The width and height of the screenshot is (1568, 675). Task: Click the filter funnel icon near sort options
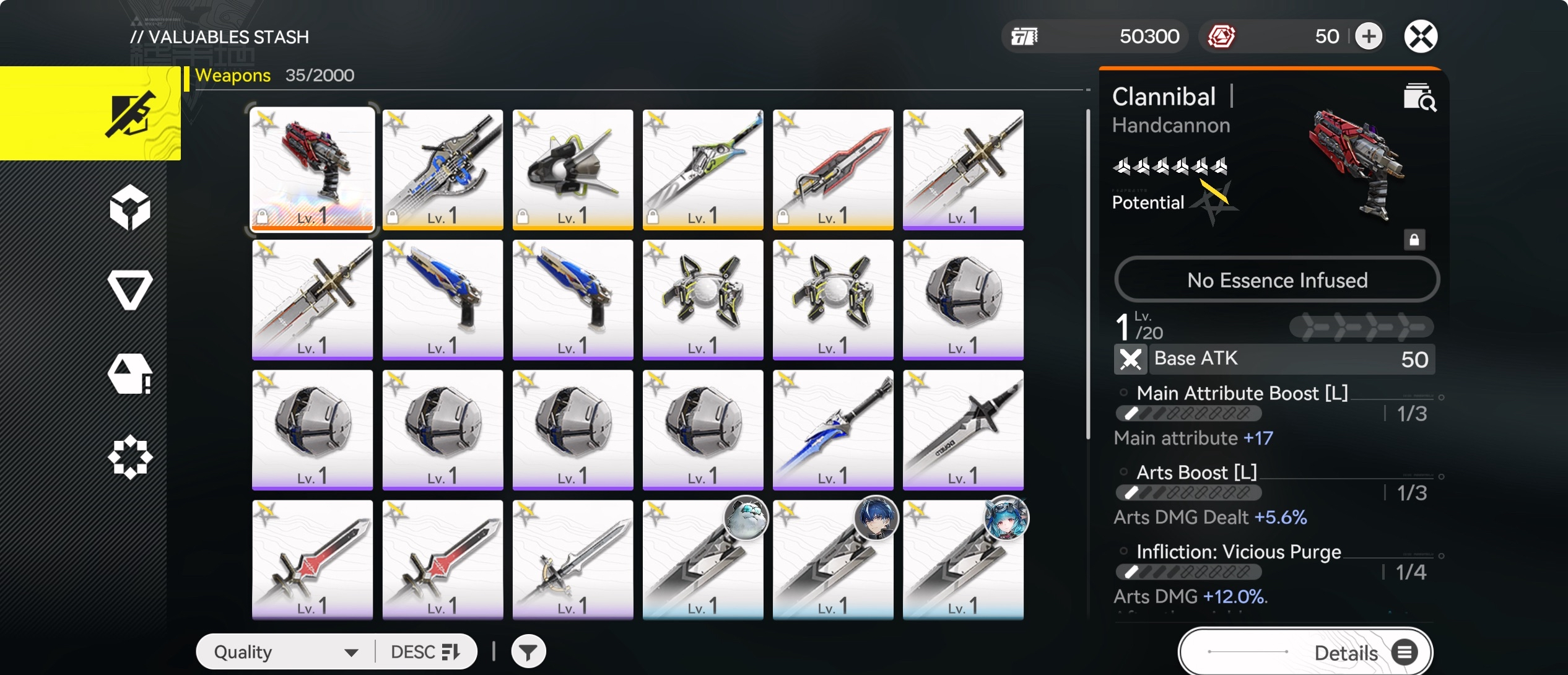pos(527,651)
